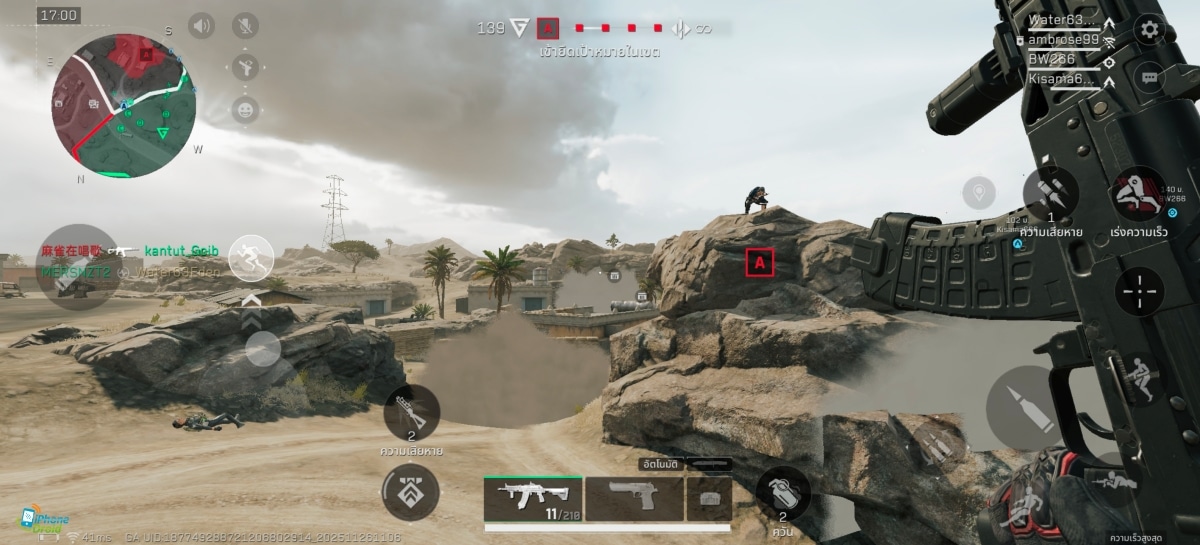1200x545 pixels.
Task: Open the text chat speech bubble
Action: click(x=1150, y=76)
